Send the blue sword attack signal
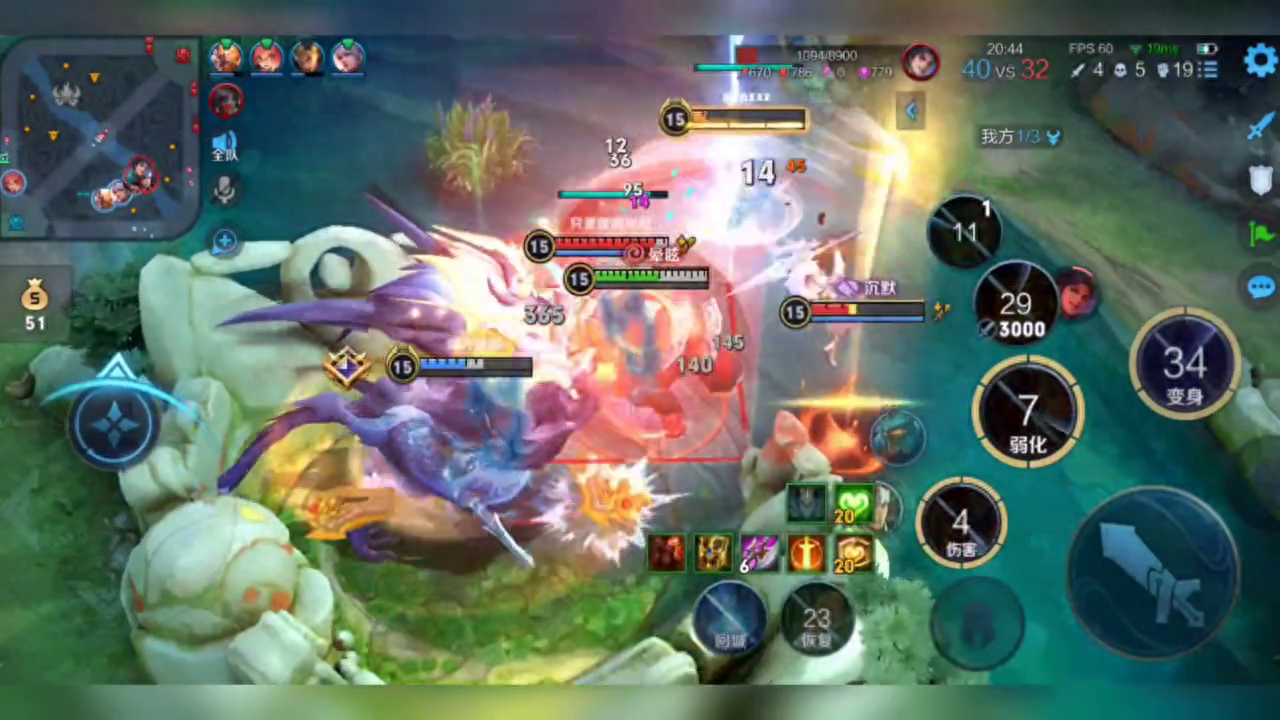This screenshot has height=720, width=1280. pyautogui.click(x=1260, y=127)
